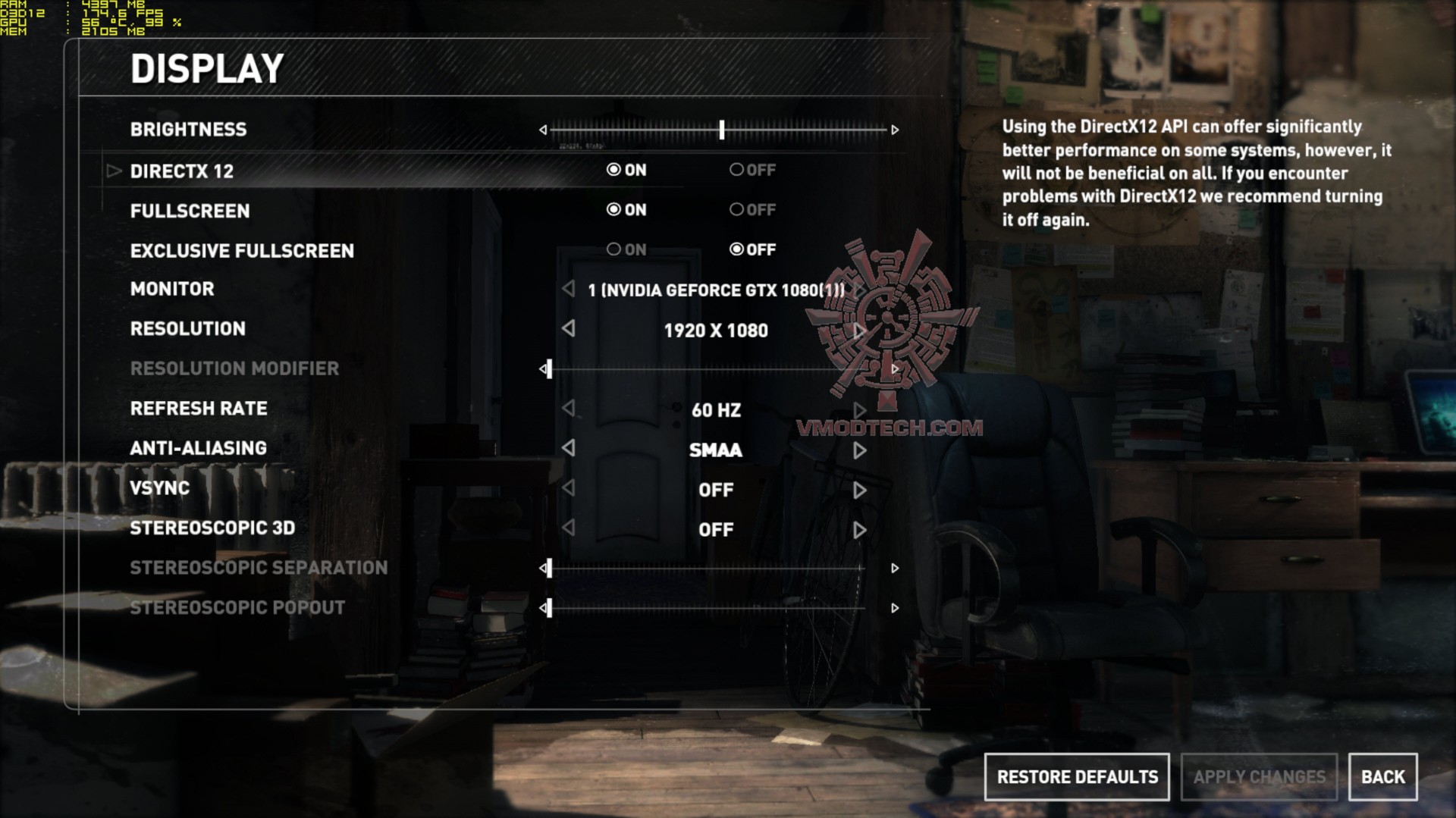Advance VSync setting with right arrow
The width and height of the screenshot is (1456, 818).
(x=859, y=490)
